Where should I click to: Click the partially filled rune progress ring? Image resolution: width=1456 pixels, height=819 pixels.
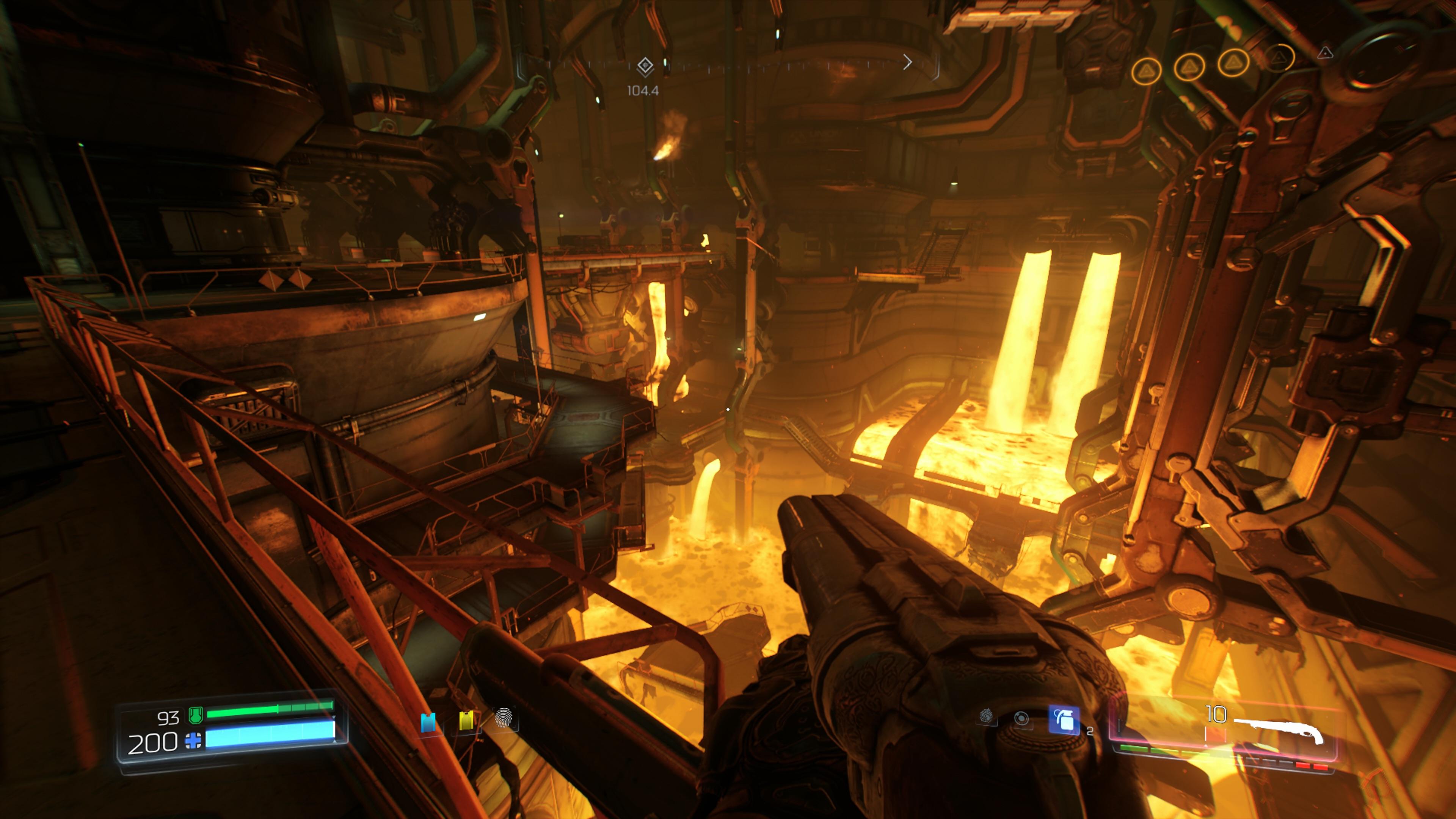pyautogui.click(x=1279, y=58)
